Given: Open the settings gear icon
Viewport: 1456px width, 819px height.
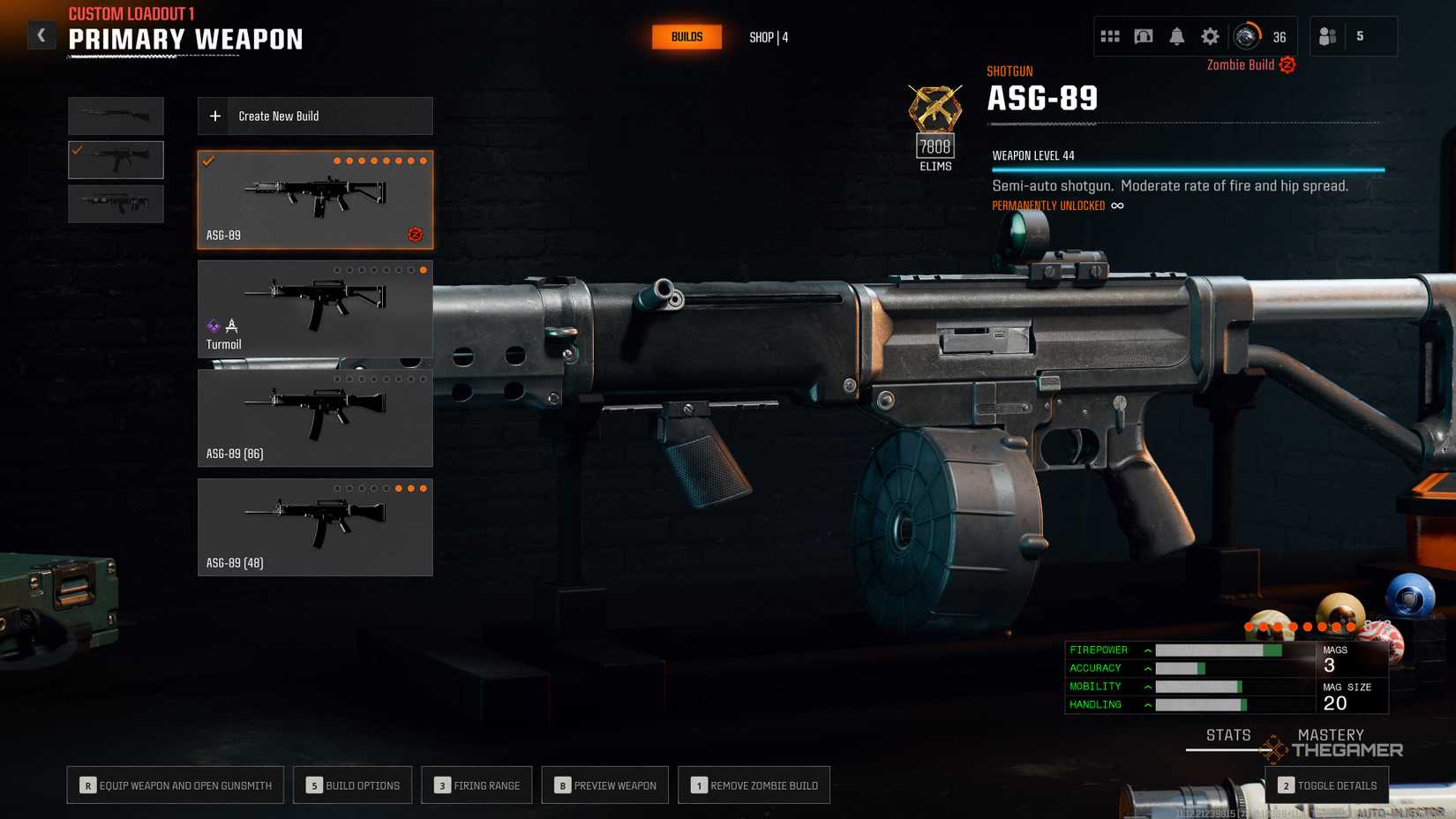Looking at the screenshot, I should coord(1210,36).
